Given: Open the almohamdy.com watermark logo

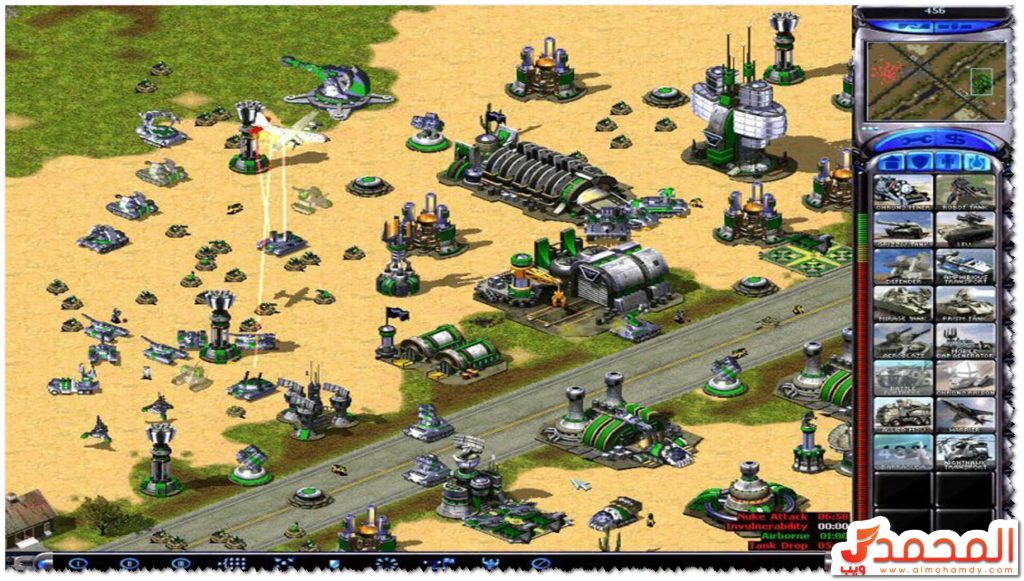Looking at the screenshot, I should tap(925, 548).
